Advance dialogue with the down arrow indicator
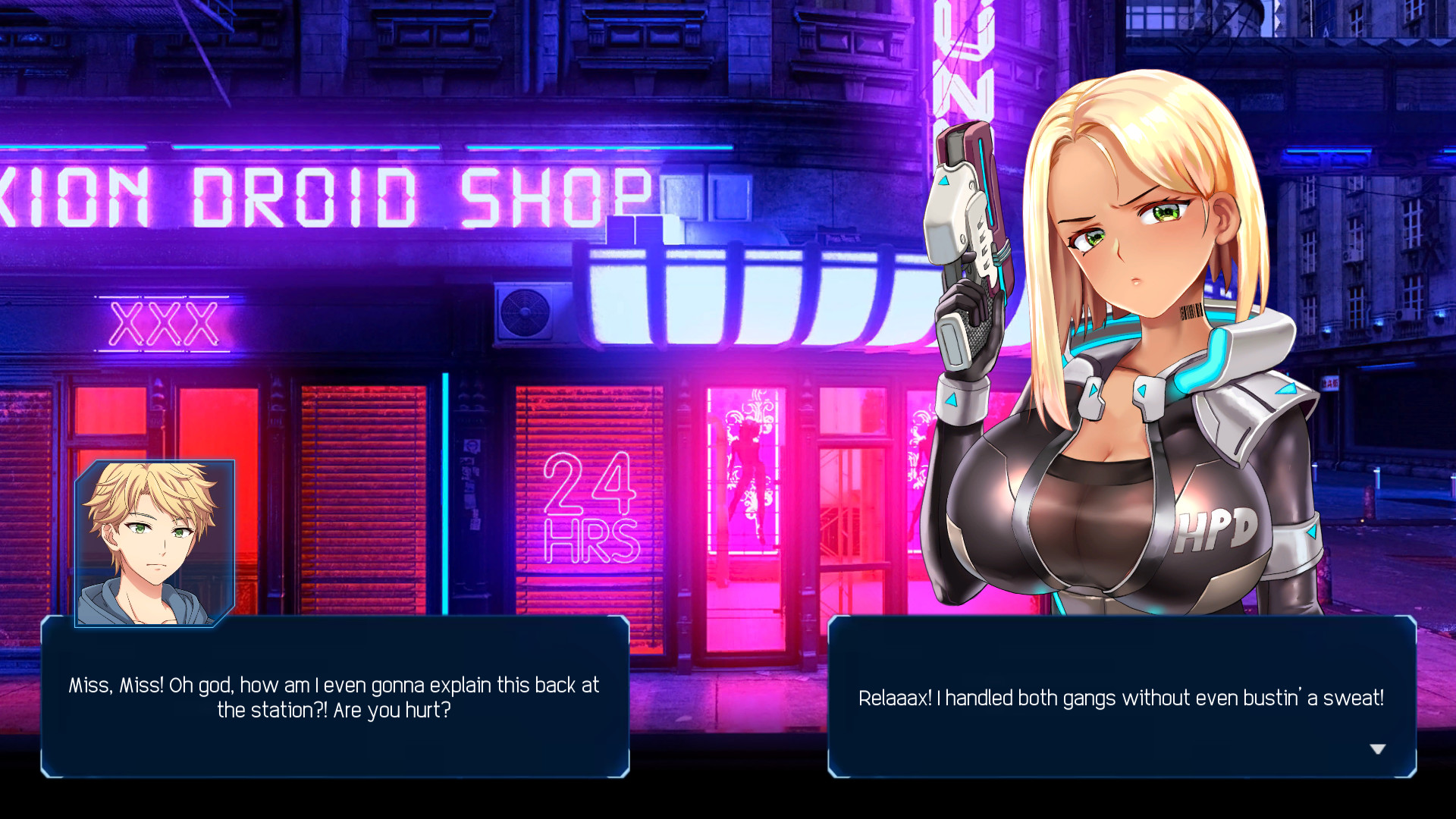1456x819 pixels. [1377, 749]
